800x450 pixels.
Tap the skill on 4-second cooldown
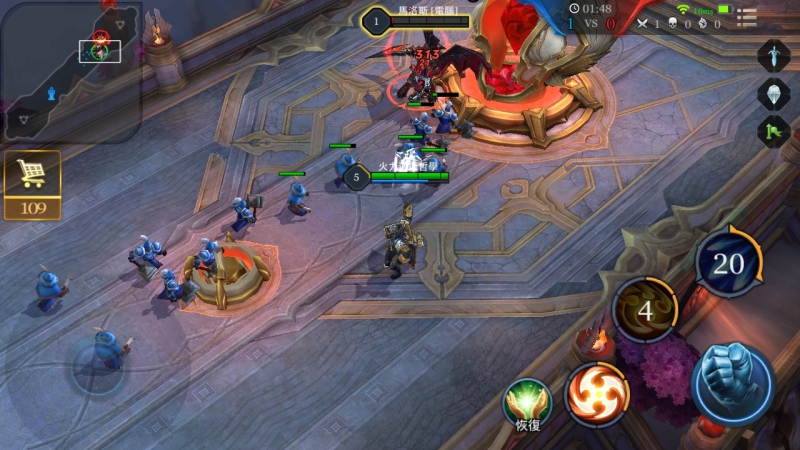pyautogui.click(x=645, y=311)
